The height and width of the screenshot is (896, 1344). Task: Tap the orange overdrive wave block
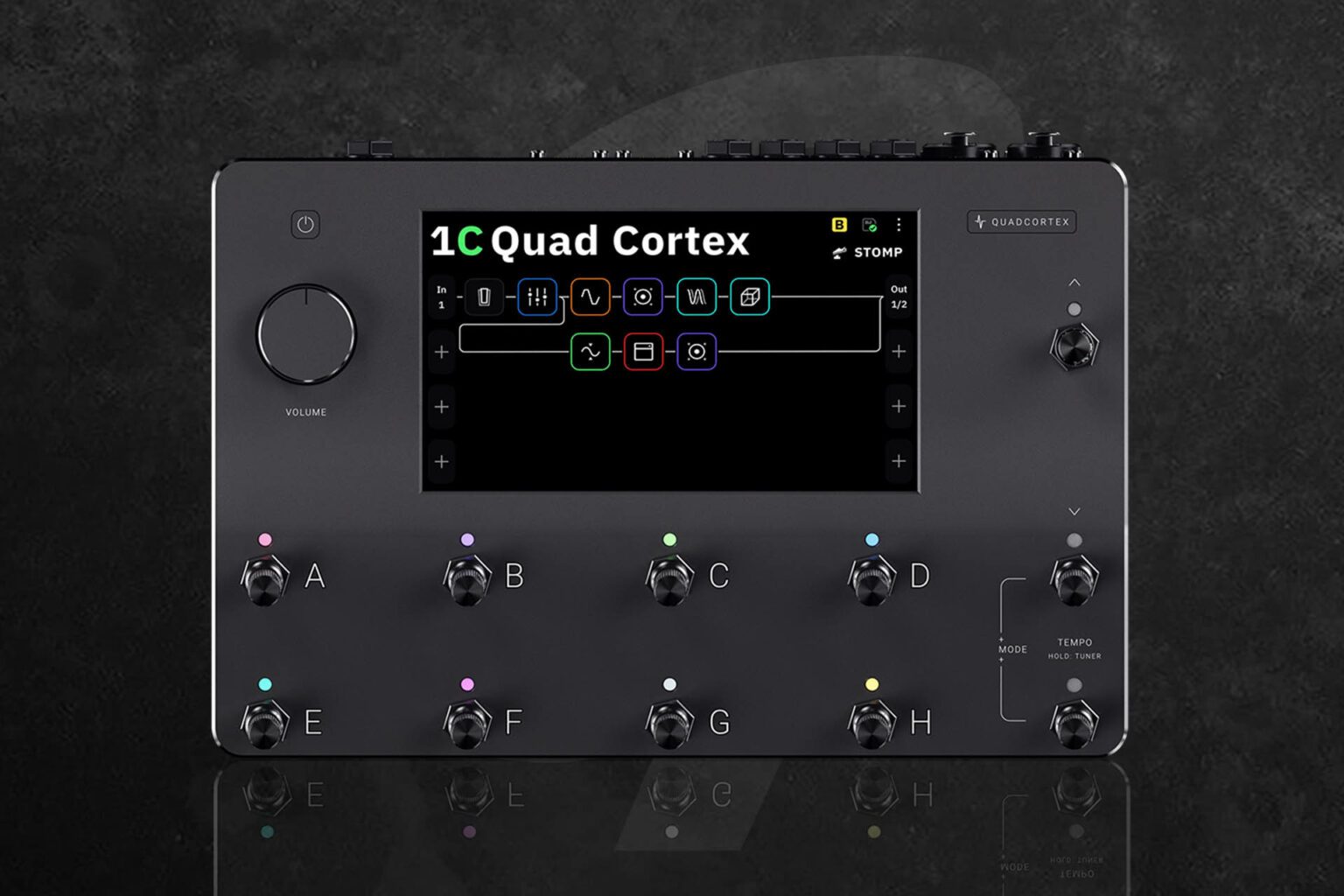[x=591, y=297]
